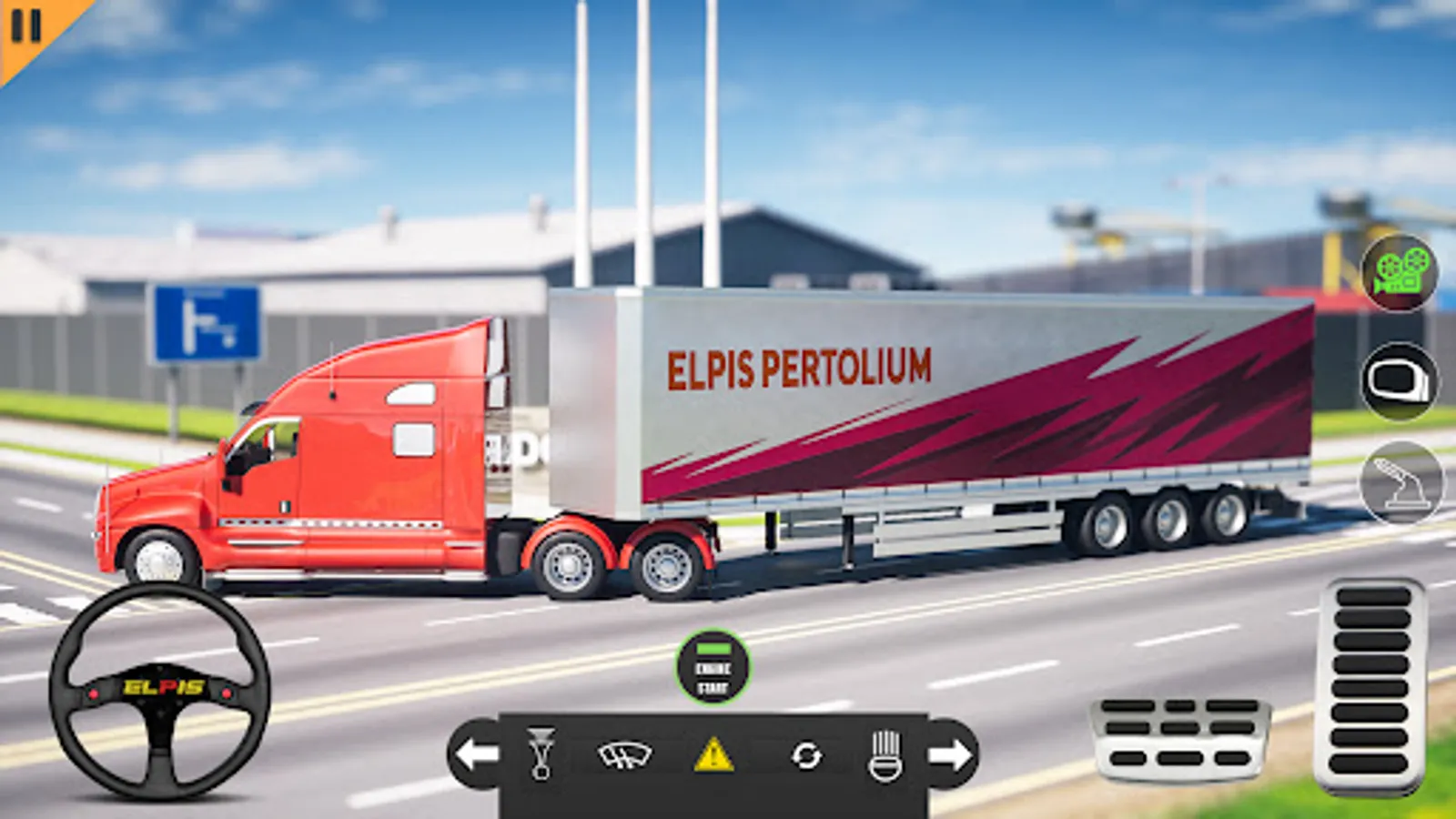Activate the right turn signal arrow
Image resolution: width=1456 pixels, height=819 pixels.
coord(951,753)
